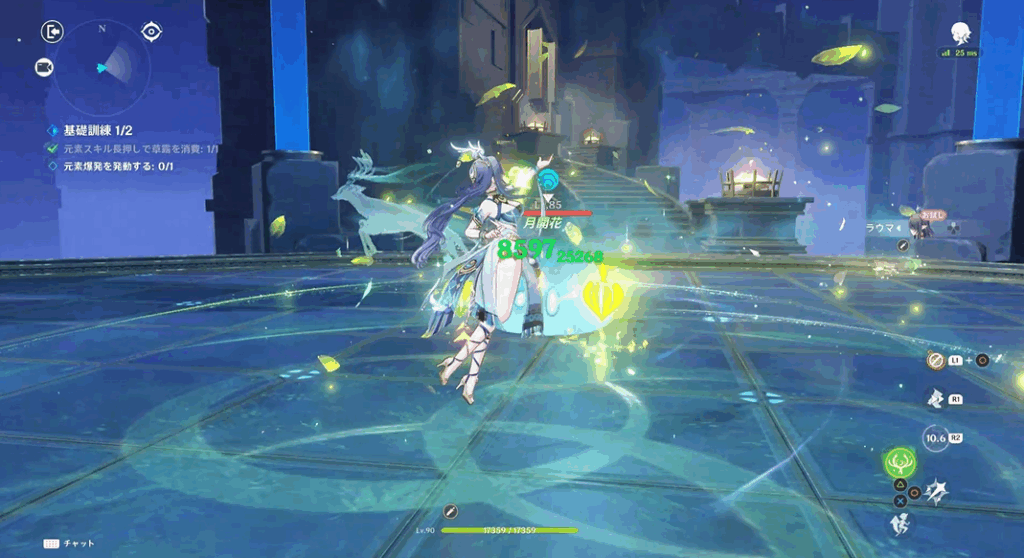Open the チャット chat box
Viewport: 1024px width, 558px height.
(x=69, y=544)
